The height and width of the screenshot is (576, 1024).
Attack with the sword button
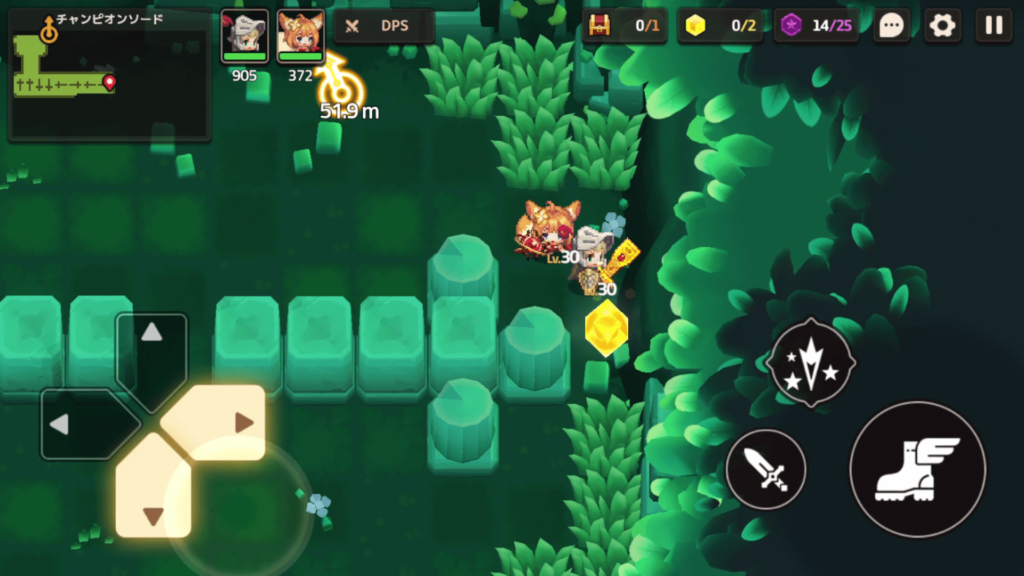pos(766,469)
